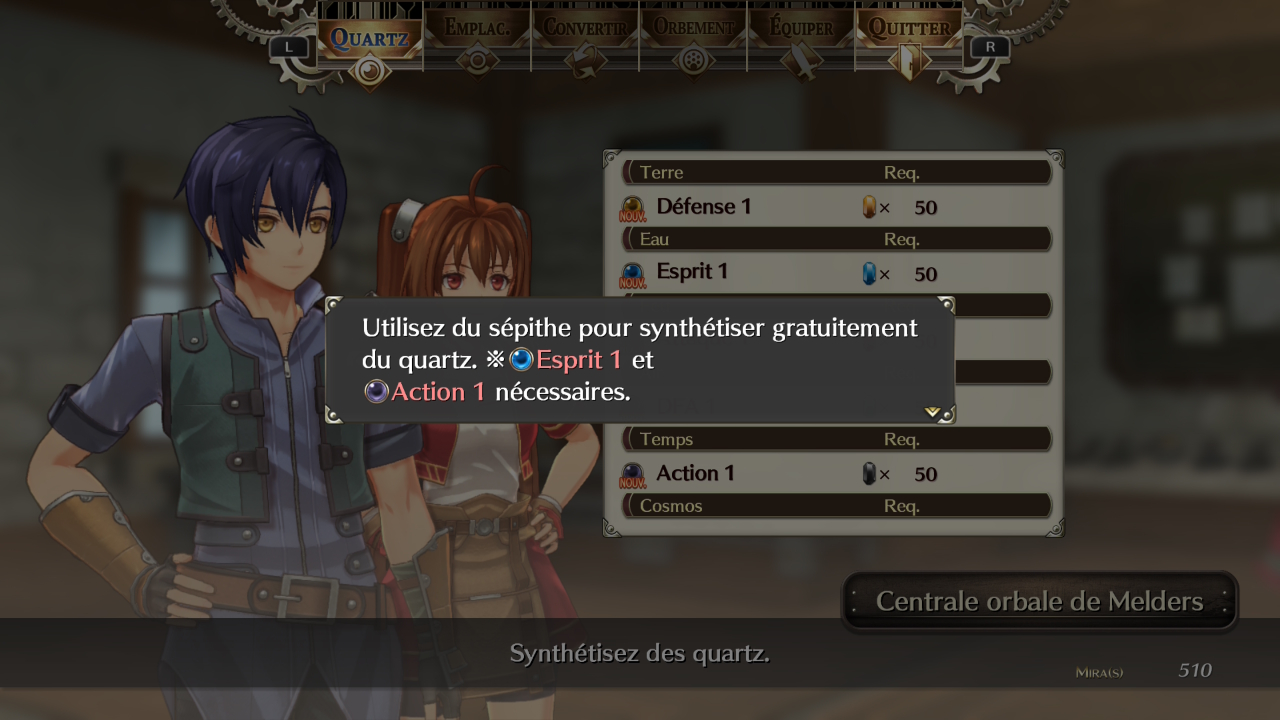The width and height of the screenshot is (1280, 720).
Task: Go to the Orbement tab
Action: [x=693, y=40]
